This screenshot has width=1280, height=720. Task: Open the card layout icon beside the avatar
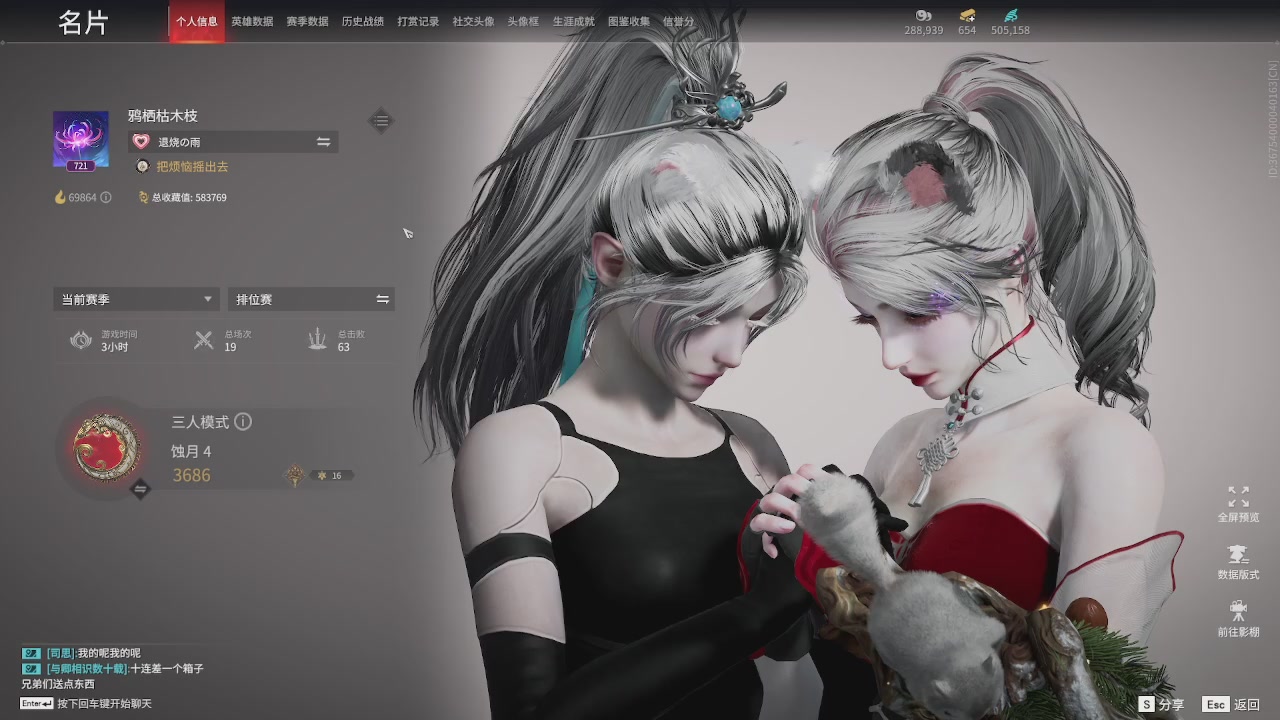point(381,120)
